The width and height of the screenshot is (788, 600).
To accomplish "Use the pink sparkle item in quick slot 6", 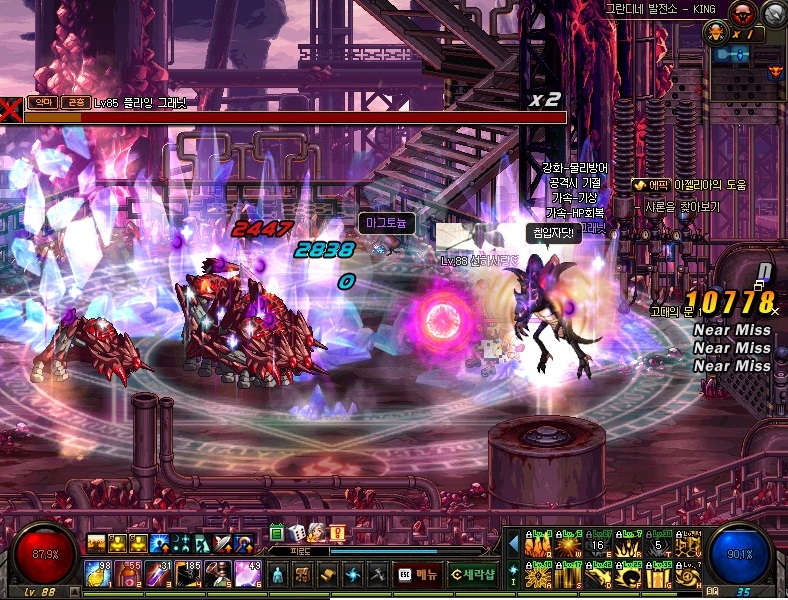I will [x=248, y=573].
